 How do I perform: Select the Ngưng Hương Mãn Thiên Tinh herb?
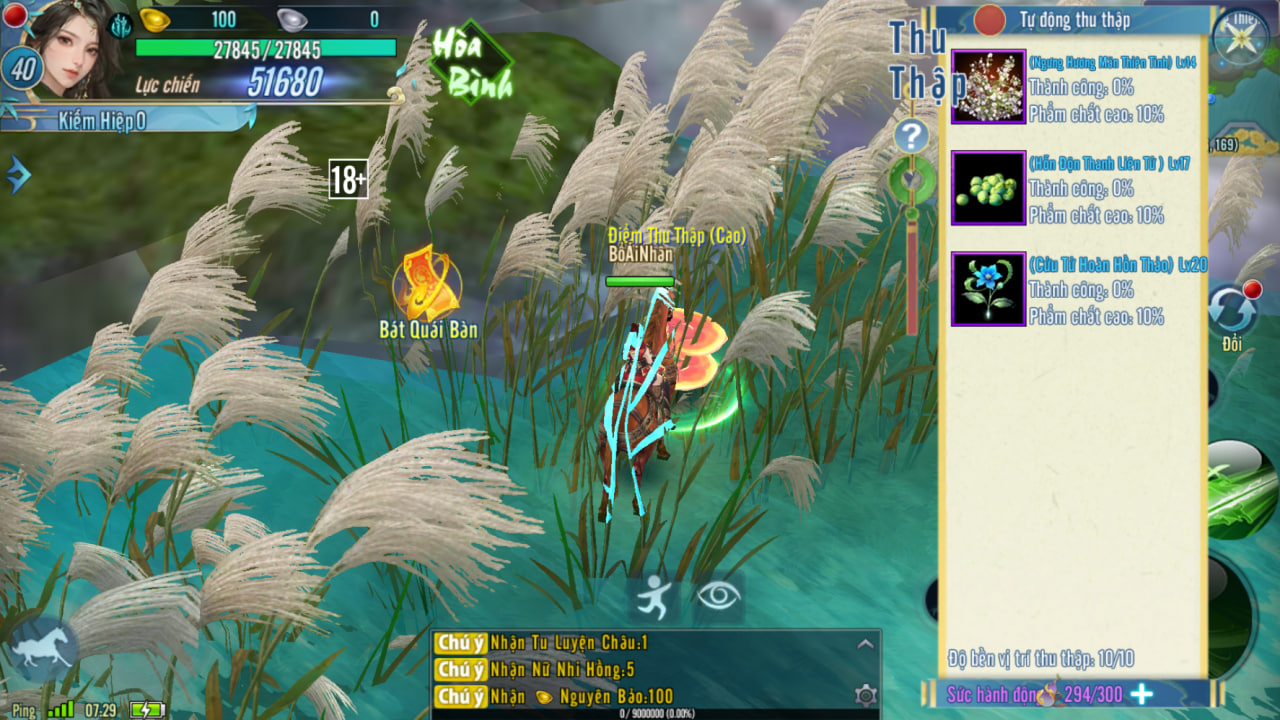pyautogui.click(x=988, y=87)
